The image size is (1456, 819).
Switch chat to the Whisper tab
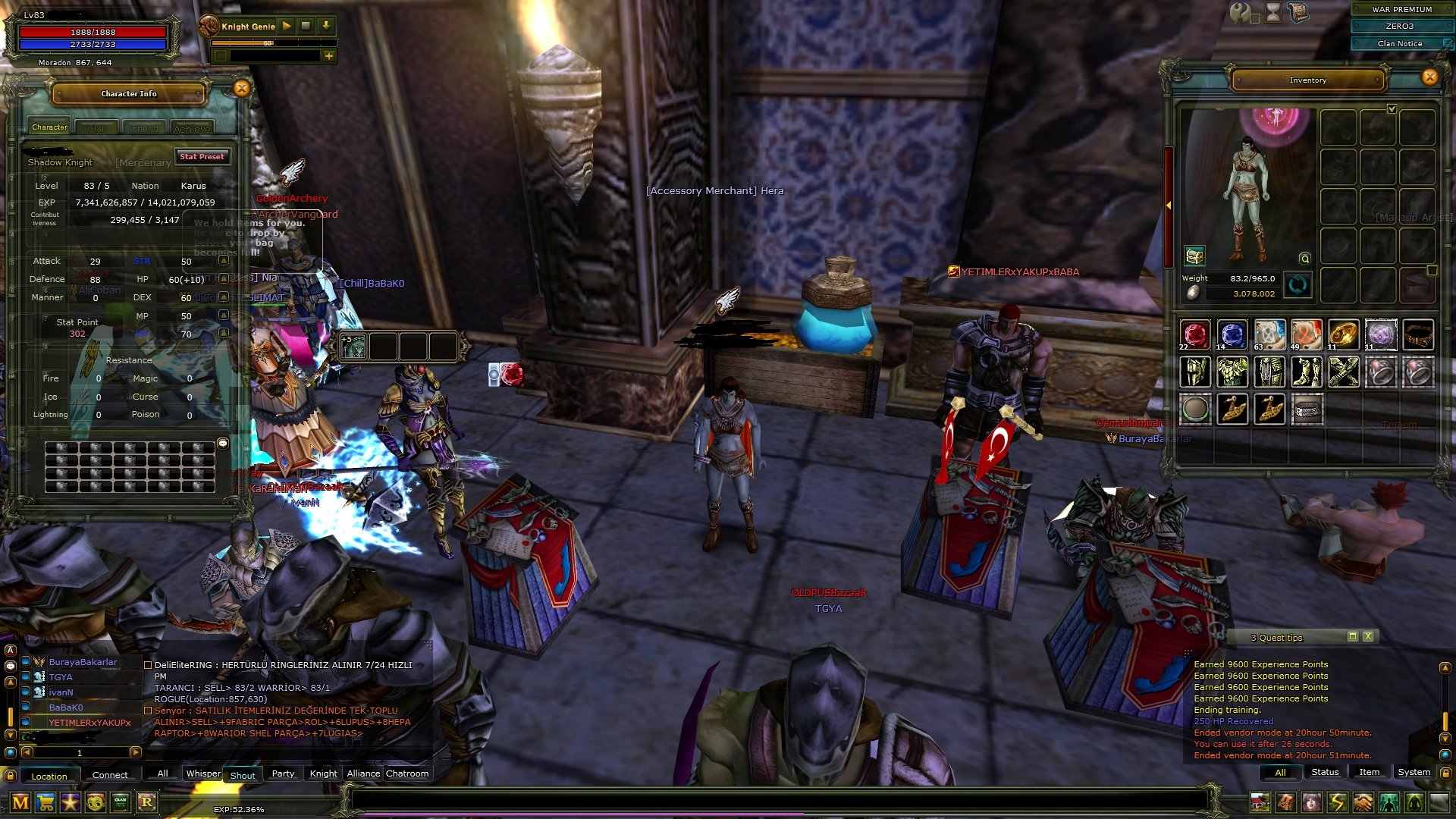click(x=203, y=773)
